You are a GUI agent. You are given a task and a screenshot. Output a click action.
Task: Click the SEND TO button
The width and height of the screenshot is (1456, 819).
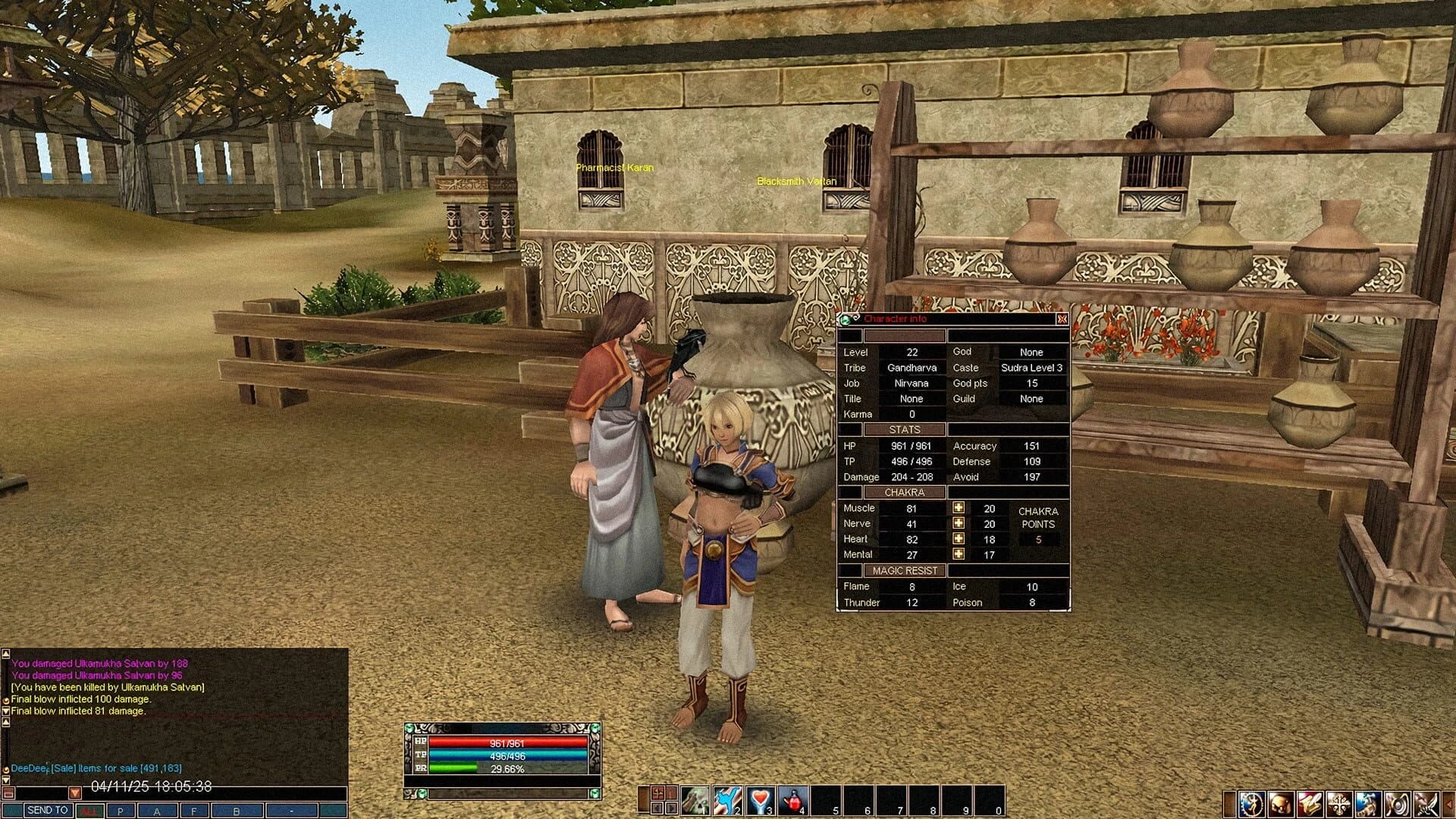click(x=48, y=810)
